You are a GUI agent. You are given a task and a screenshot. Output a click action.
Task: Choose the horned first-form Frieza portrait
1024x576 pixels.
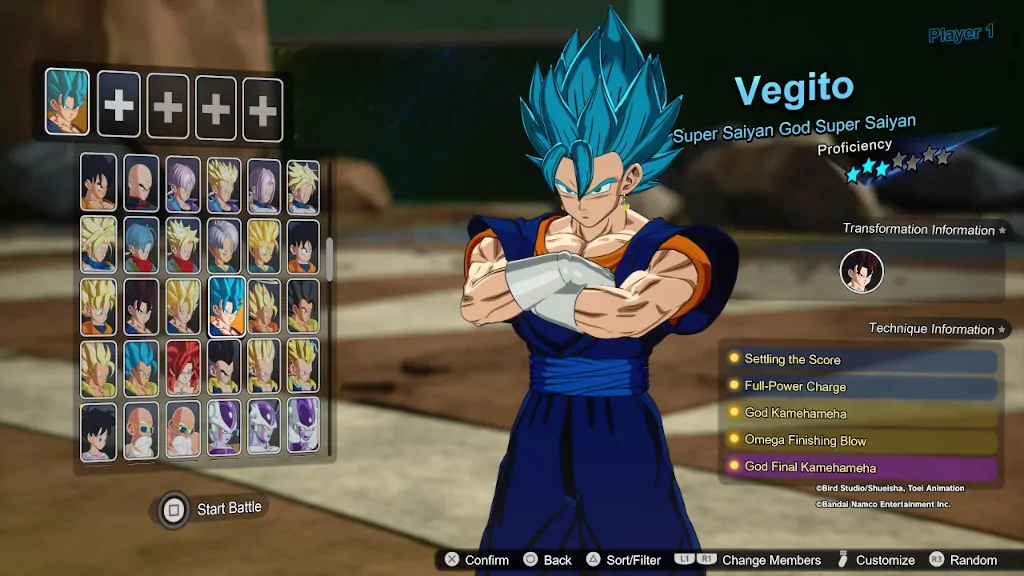226,428
